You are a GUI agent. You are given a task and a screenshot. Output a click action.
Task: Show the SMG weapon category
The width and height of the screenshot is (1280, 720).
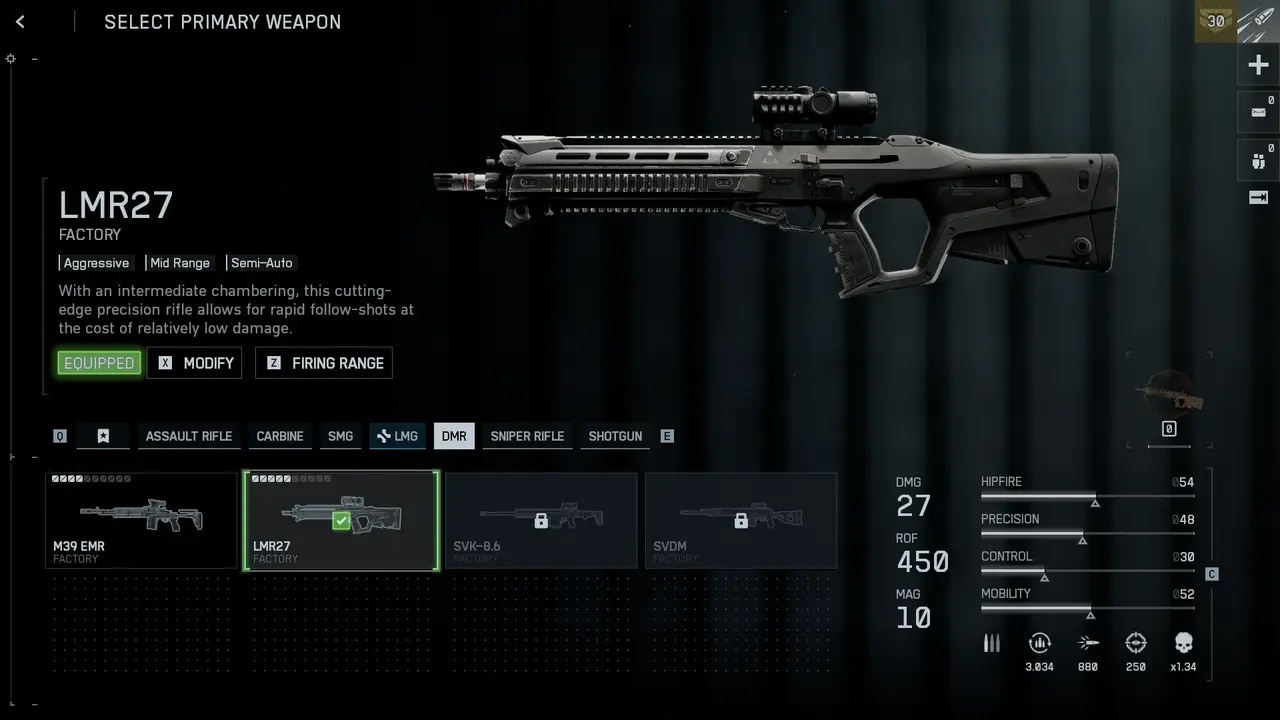click(340, 436)
